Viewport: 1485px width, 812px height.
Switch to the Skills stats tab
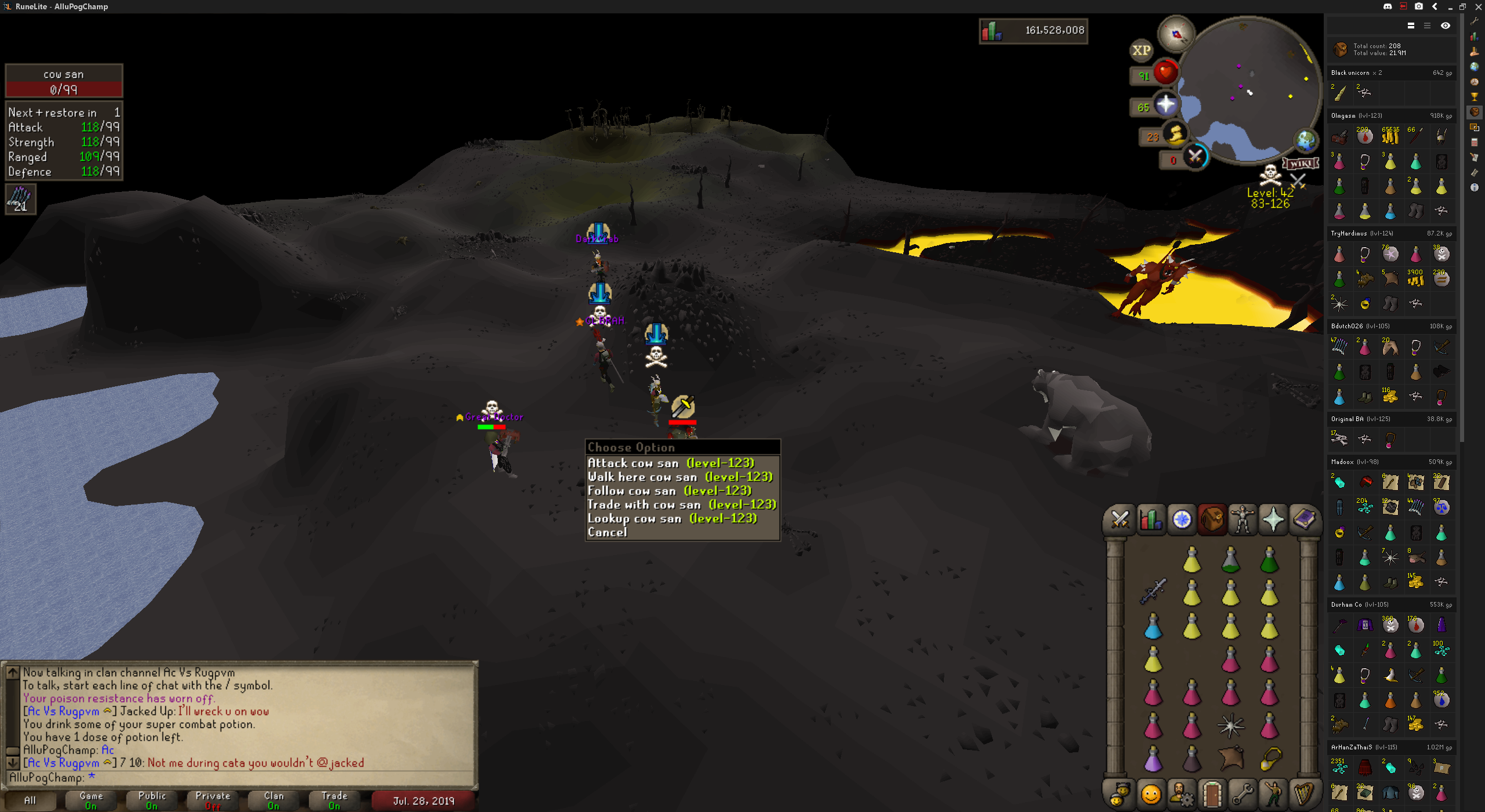point(1151,519)
